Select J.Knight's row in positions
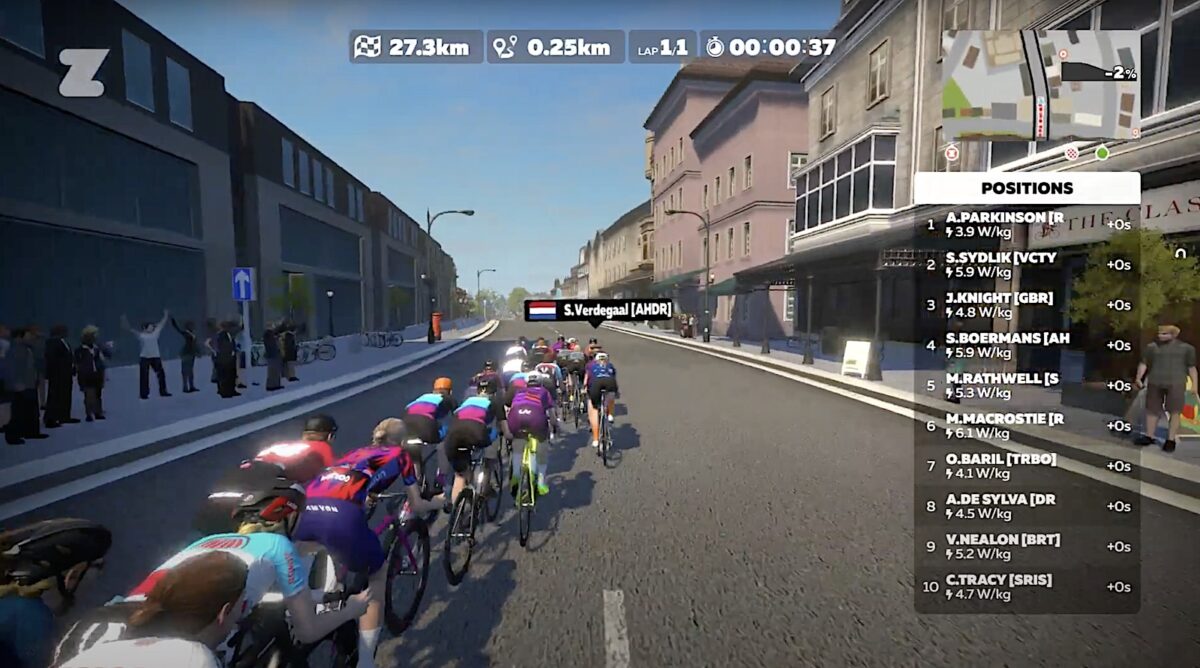 point(1027,305)
